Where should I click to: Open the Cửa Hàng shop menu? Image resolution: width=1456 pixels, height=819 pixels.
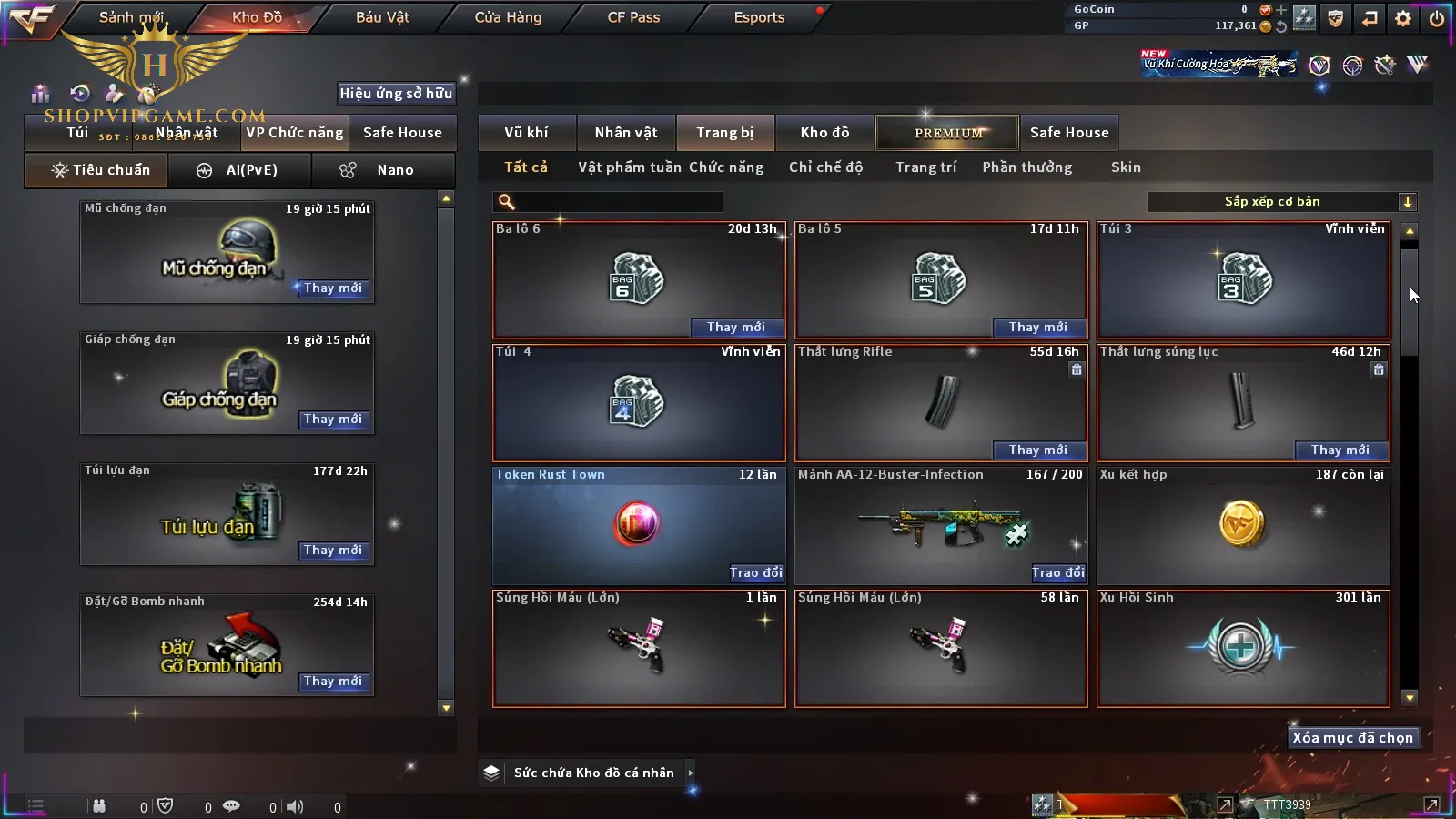(x=508, y=17)
